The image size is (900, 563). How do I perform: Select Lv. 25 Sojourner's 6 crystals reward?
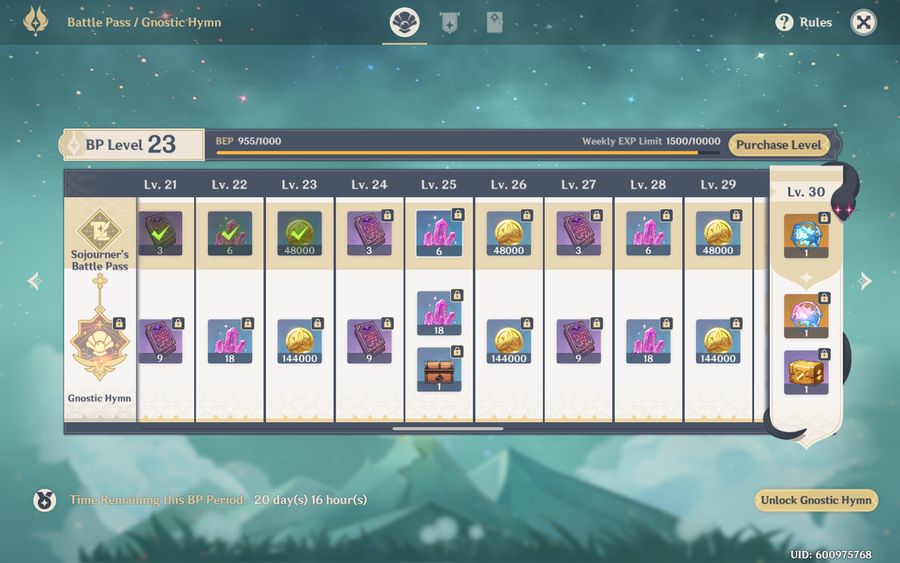(x=439, y=234)
